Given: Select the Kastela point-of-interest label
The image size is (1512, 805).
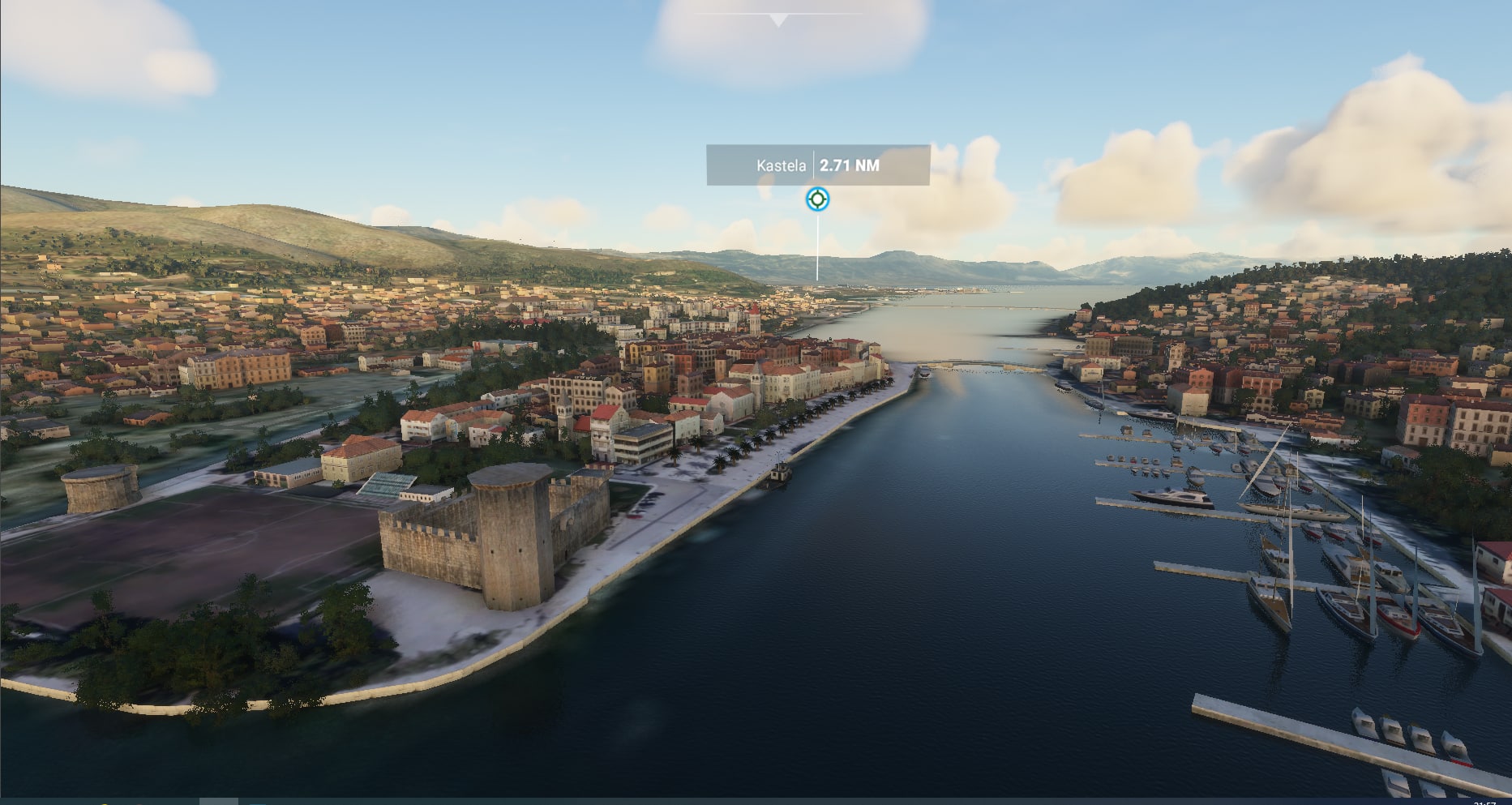Looking at the screenshot, I should click(817, 165).
